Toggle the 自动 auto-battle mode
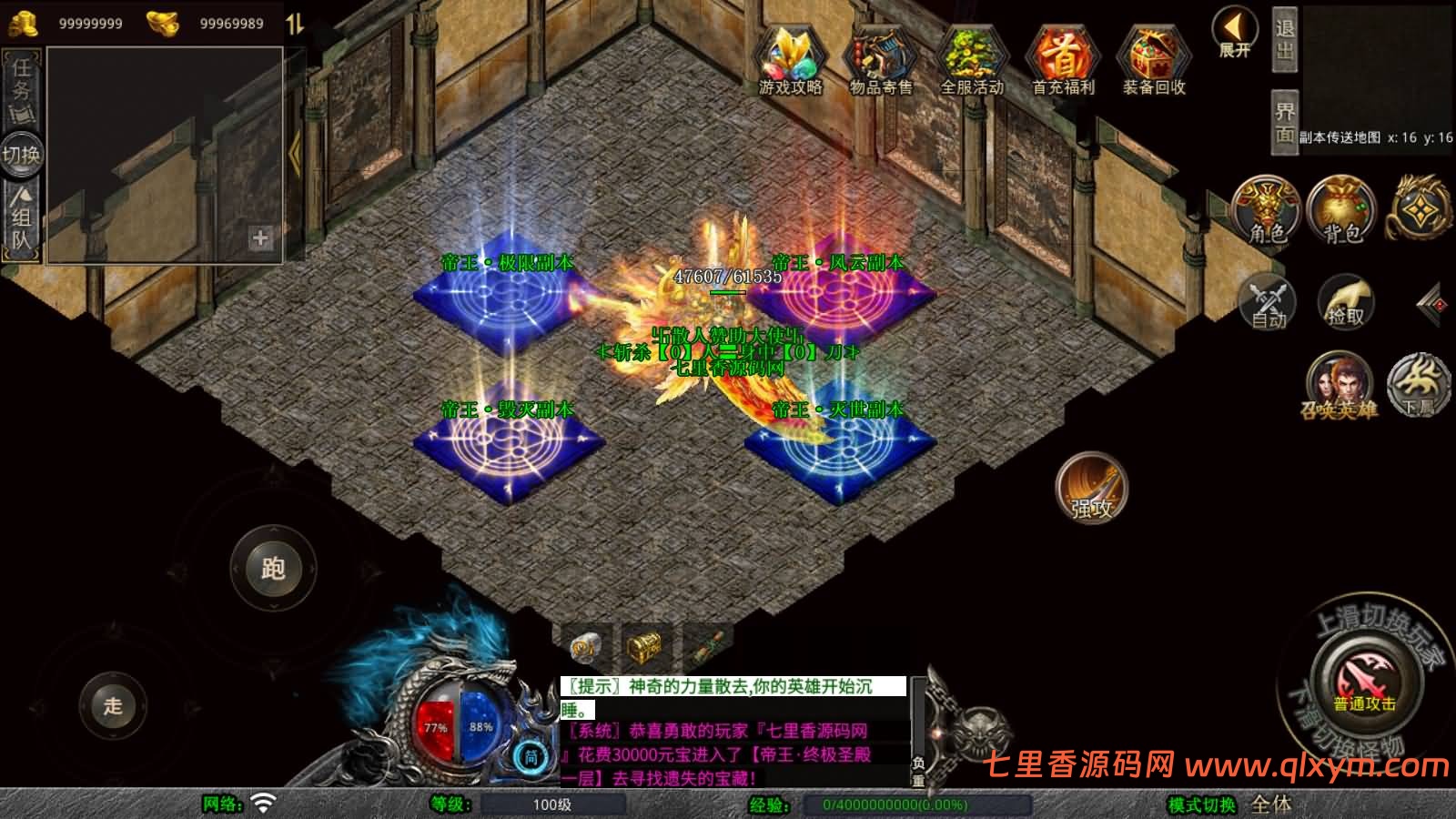Image resolution: width=1456 pixels, height=819 pixels. pyautogui.click(x=1266, y=305)
